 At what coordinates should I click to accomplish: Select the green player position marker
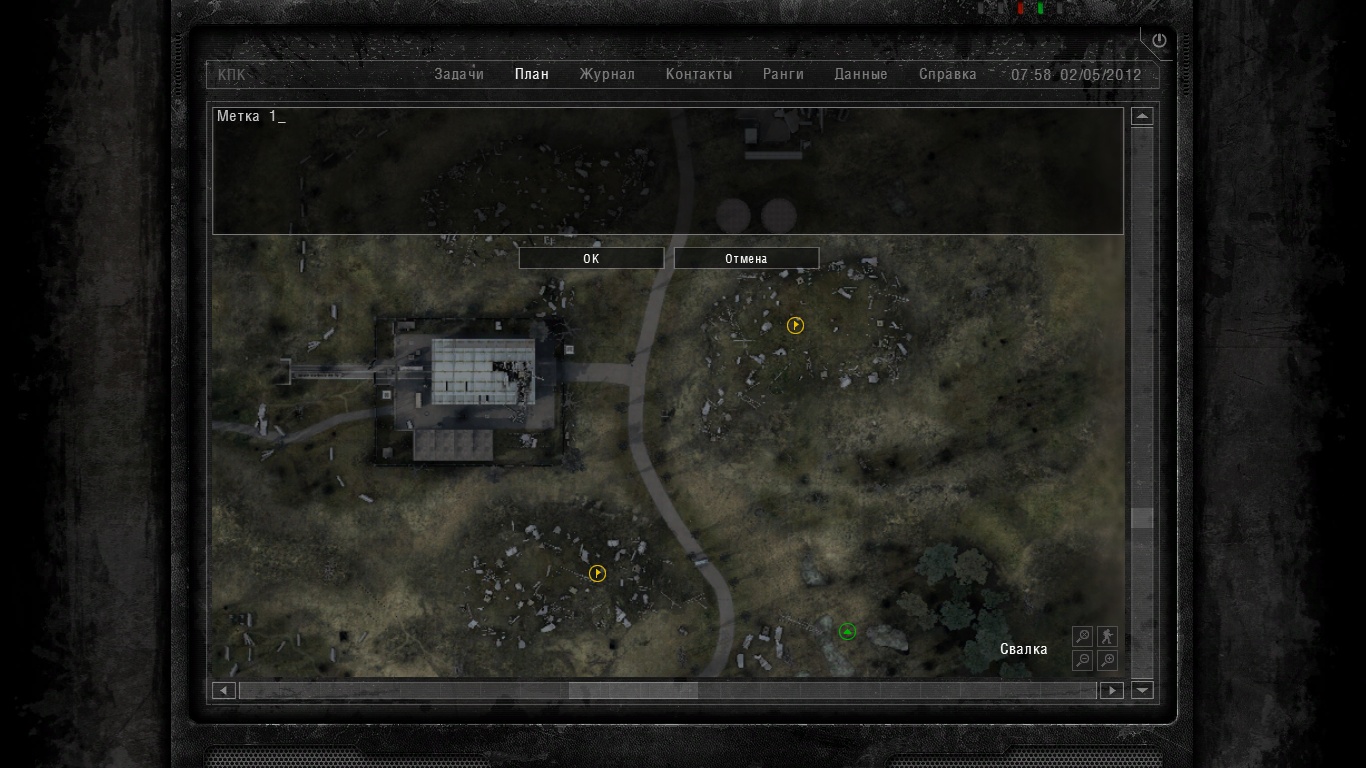coord(847,631)
